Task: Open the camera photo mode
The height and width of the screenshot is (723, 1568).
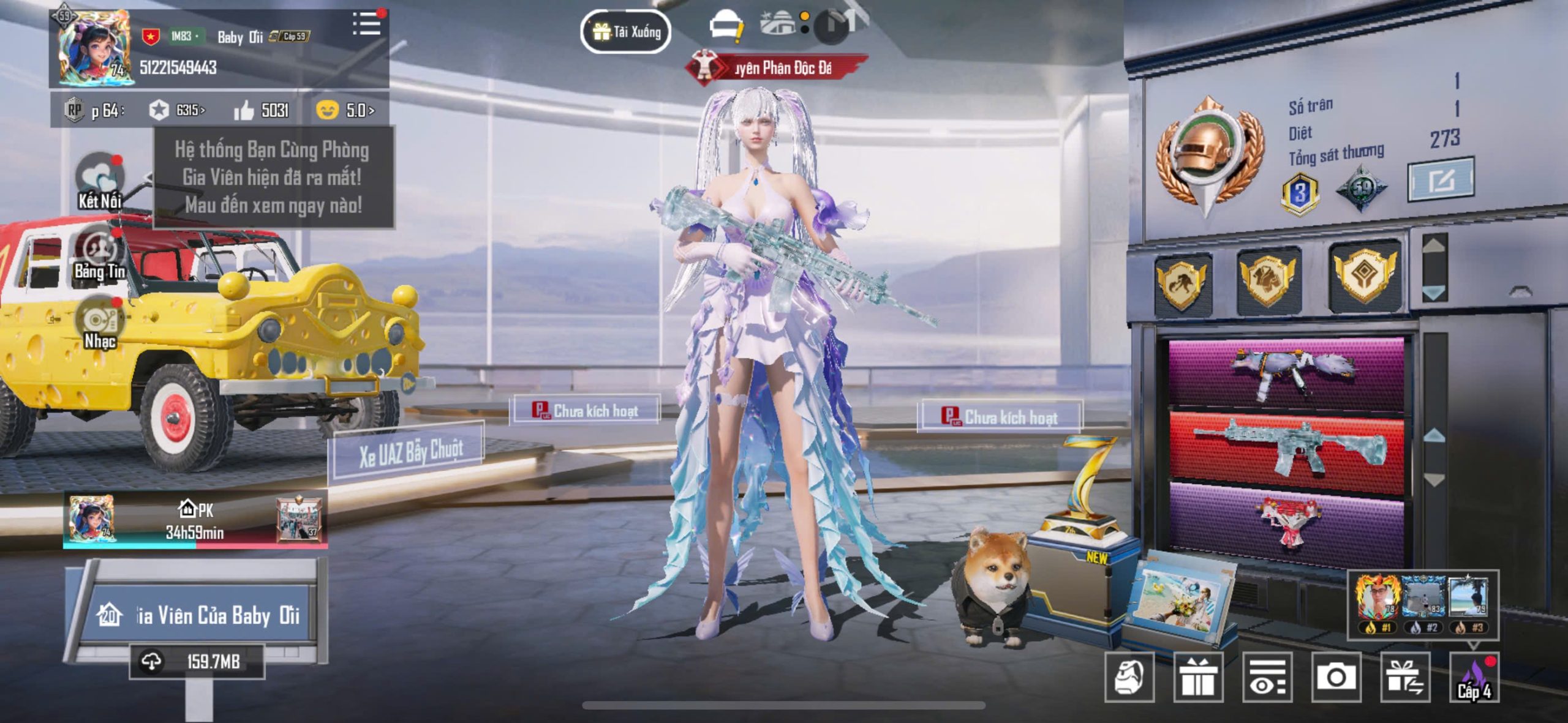Action: tap(1336, 677)
